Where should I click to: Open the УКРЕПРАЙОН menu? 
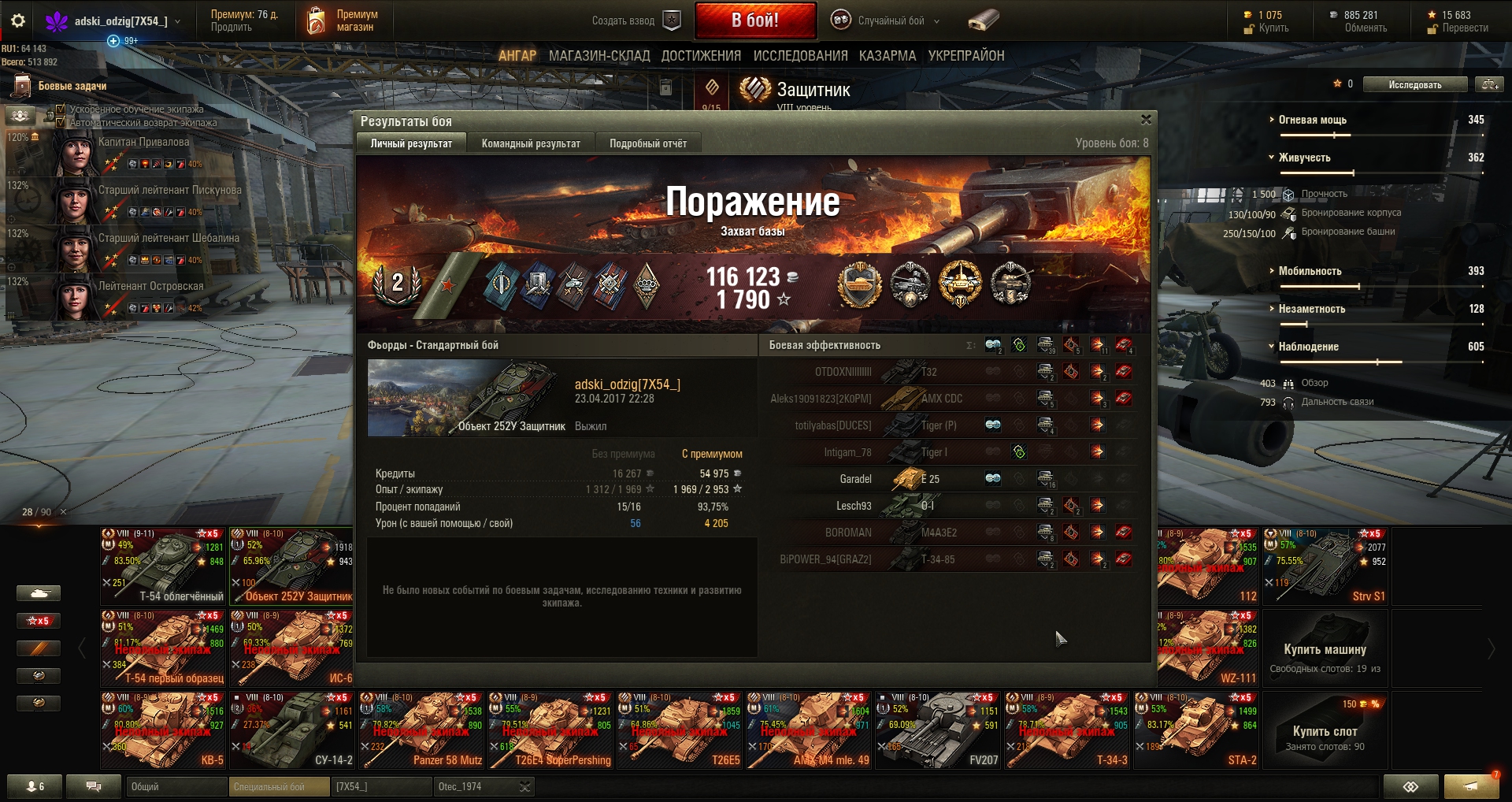tap(965, 56)
